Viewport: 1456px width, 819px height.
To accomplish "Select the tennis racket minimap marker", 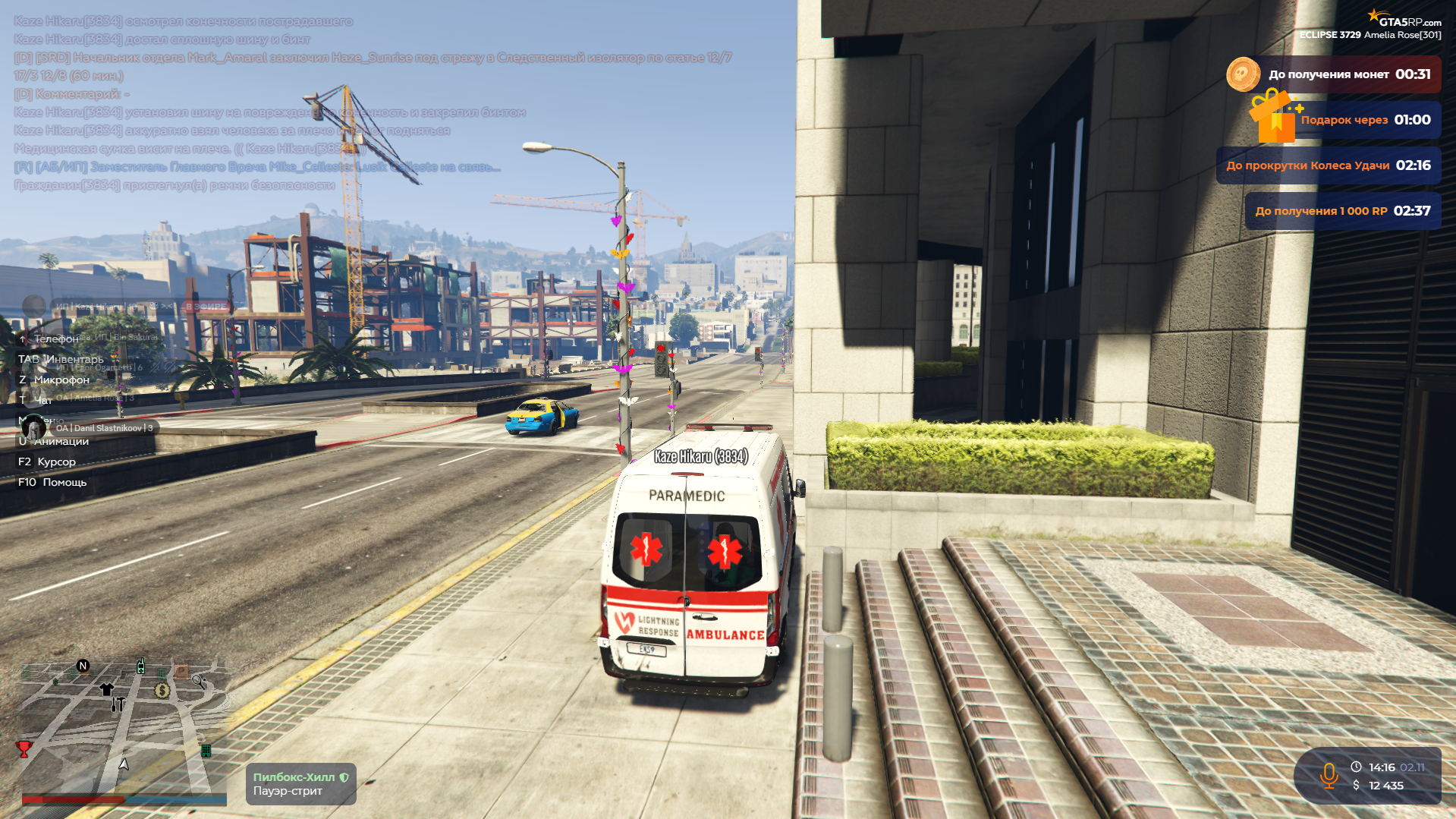I will pos(199,682).
